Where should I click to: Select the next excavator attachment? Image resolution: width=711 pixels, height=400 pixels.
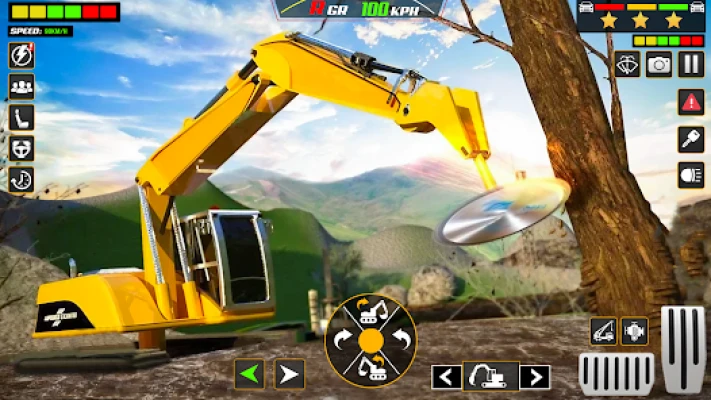[x=535, y=377]
